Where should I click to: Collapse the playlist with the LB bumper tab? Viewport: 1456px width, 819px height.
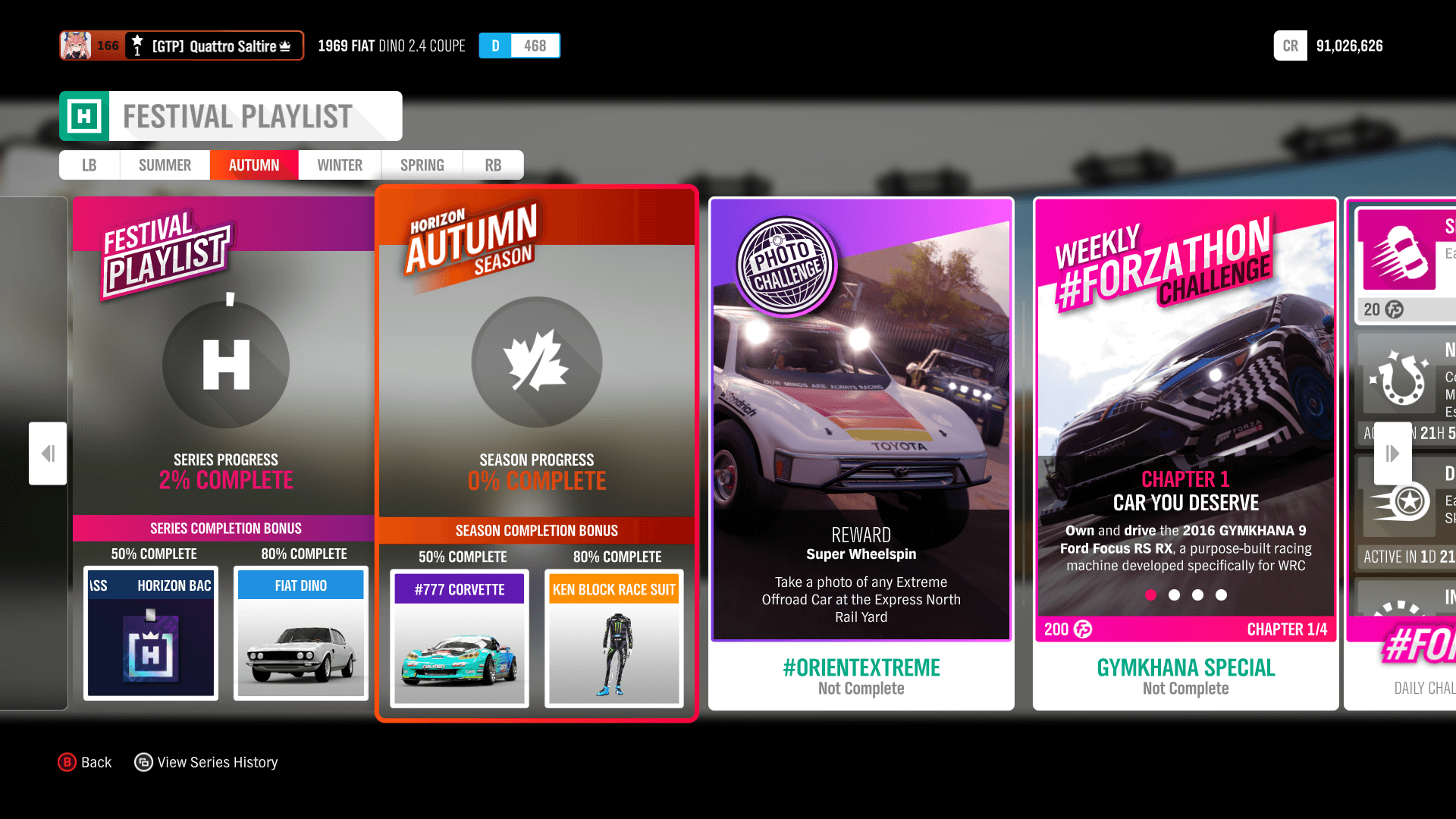[x=89, y=165]
